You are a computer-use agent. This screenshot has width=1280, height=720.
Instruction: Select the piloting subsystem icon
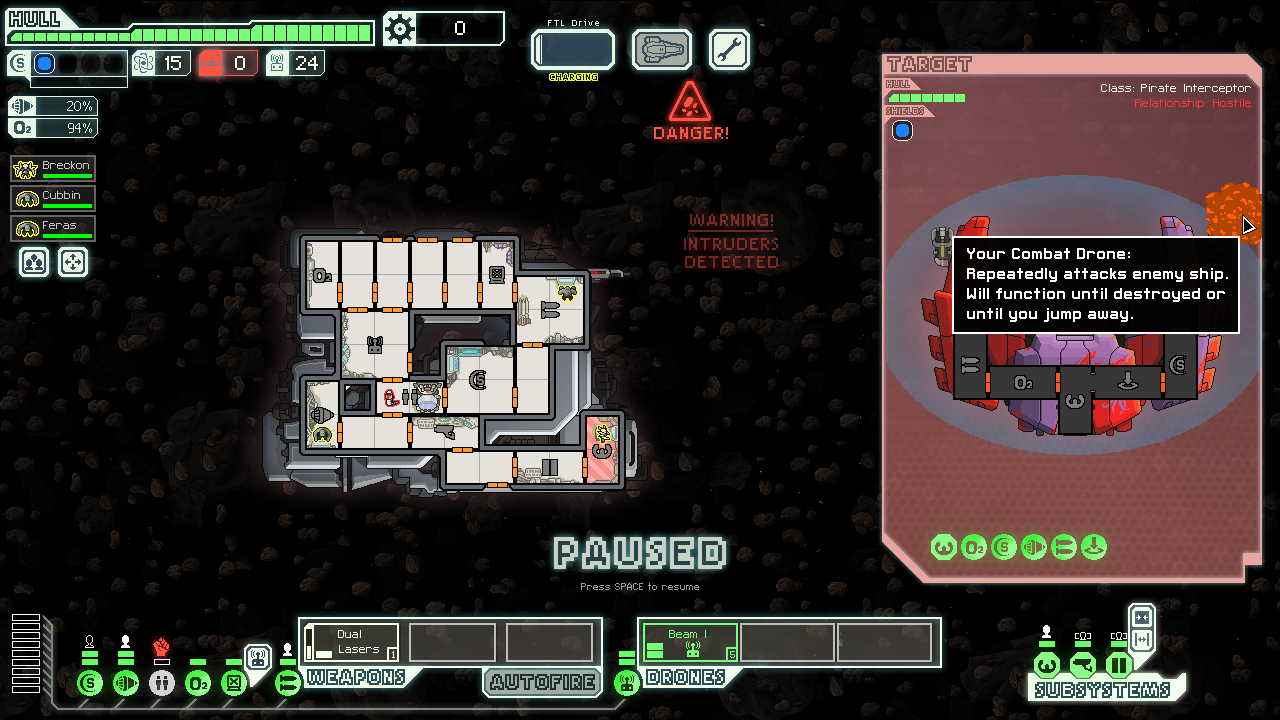(1046, 665)
